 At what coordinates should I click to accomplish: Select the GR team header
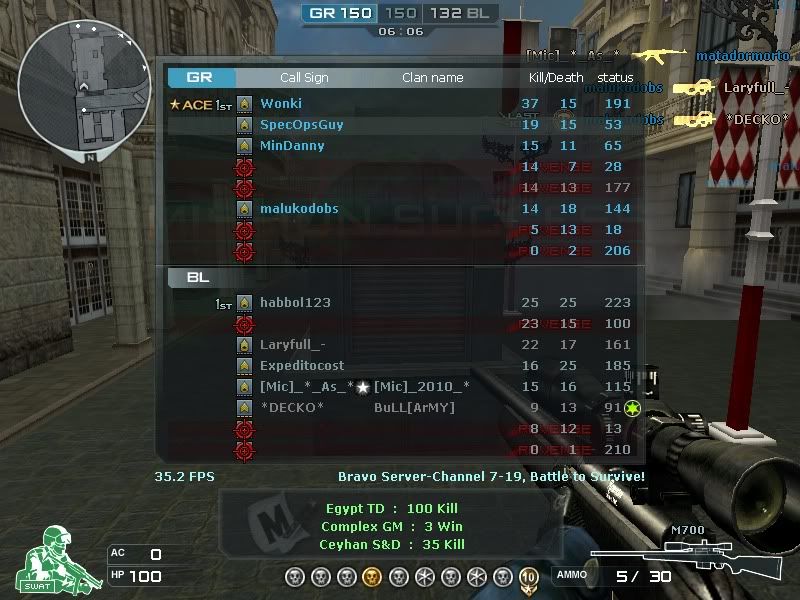click(200, 77)
